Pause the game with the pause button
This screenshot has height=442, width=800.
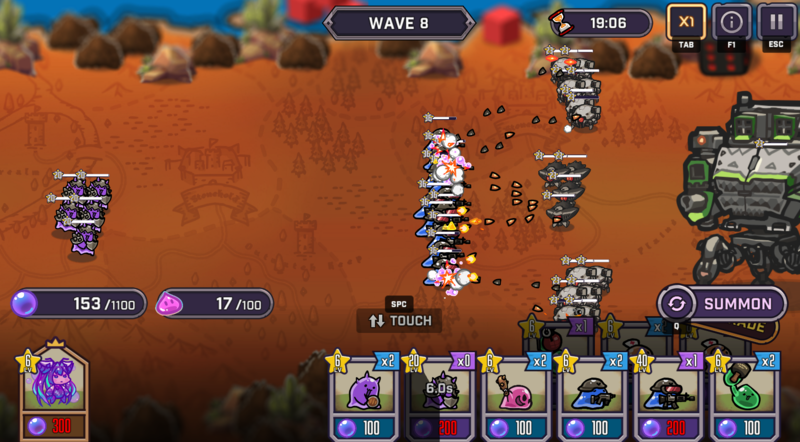[x=776, y=22]
